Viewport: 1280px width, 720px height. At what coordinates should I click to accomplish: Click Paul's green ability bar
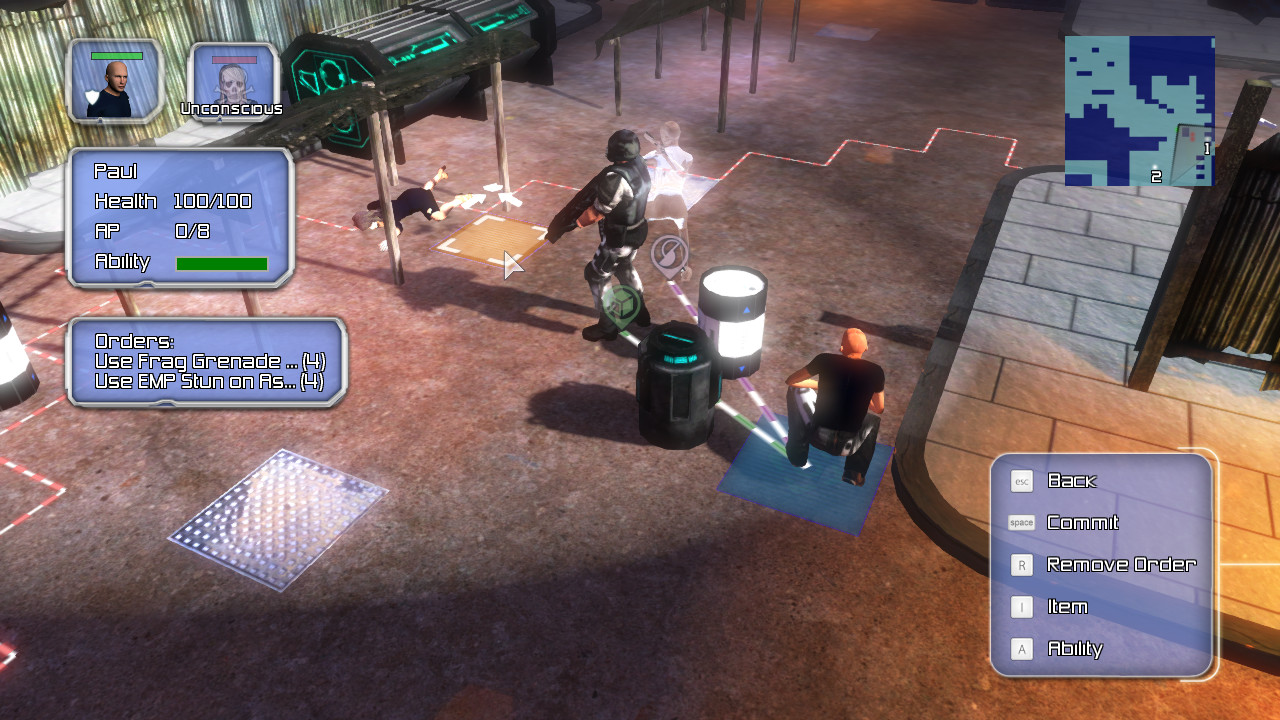pos(221,262)
